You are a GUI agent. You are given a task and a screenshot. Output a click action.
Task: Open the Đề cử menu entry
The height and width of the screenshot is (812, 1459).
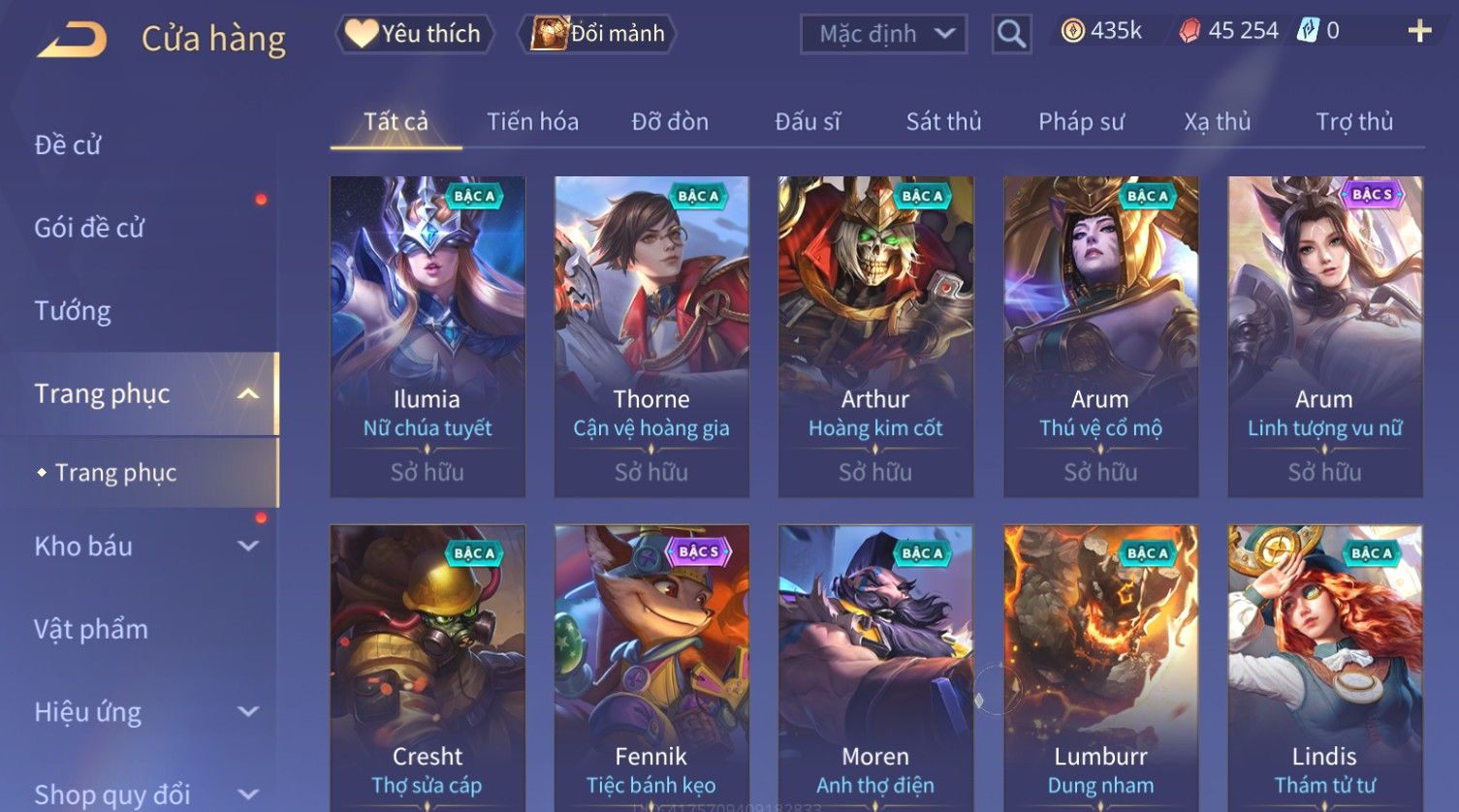[68, 145]
